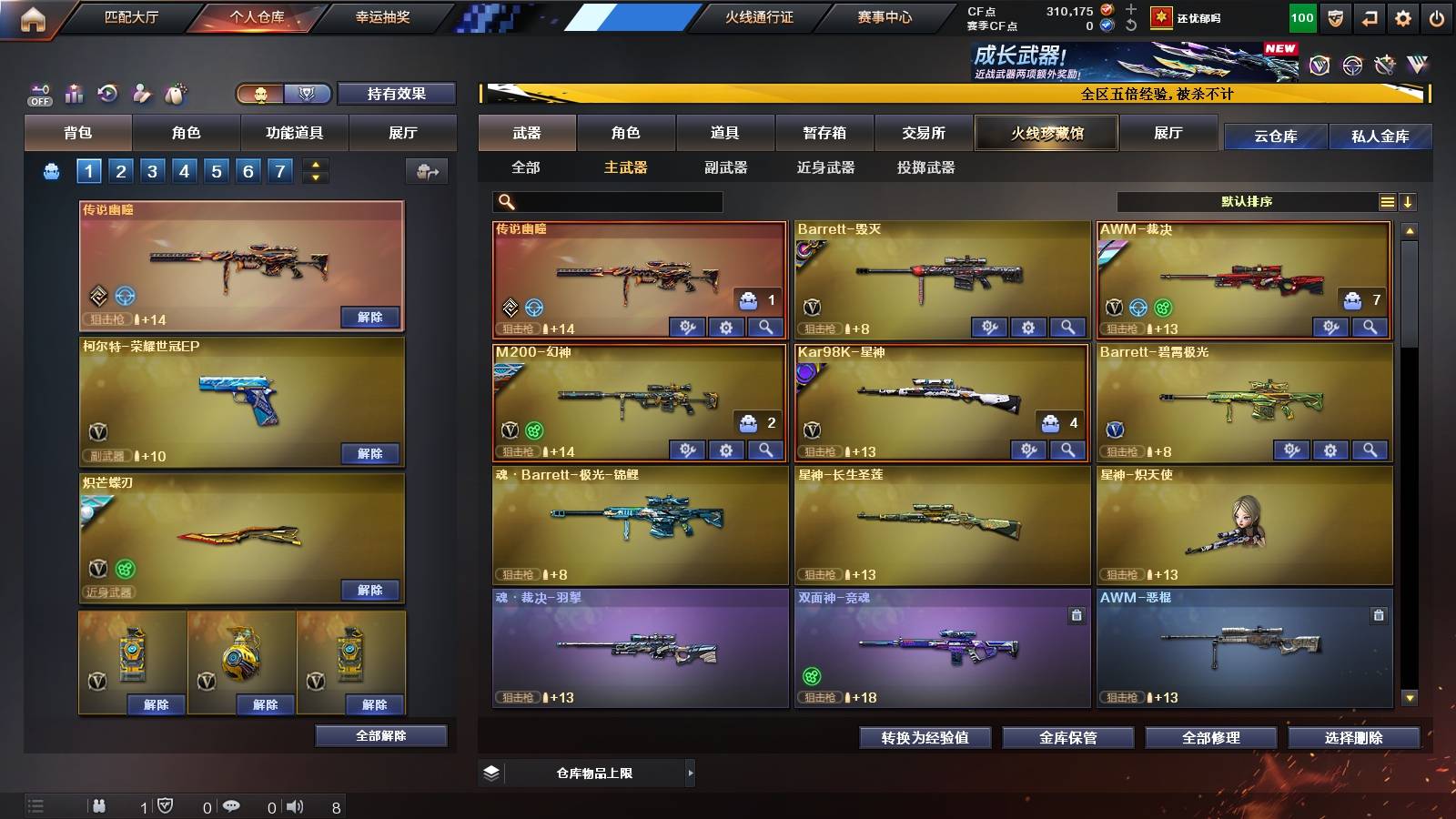Switch to the 火线珍藏馆 tab
Viewport: 1456px width, 819px height.
click(x=1046, y=133)
